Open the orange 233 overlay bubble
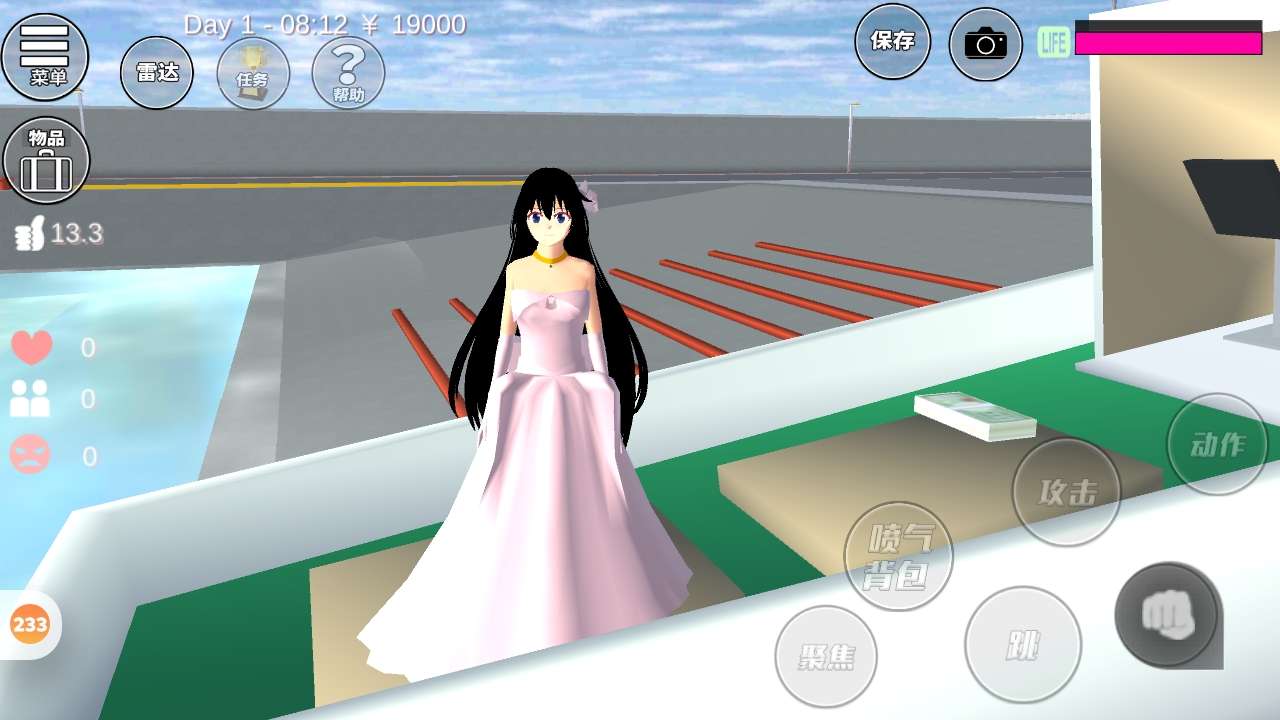Viewport: 1280px width, 720px height. coord(30,625)
